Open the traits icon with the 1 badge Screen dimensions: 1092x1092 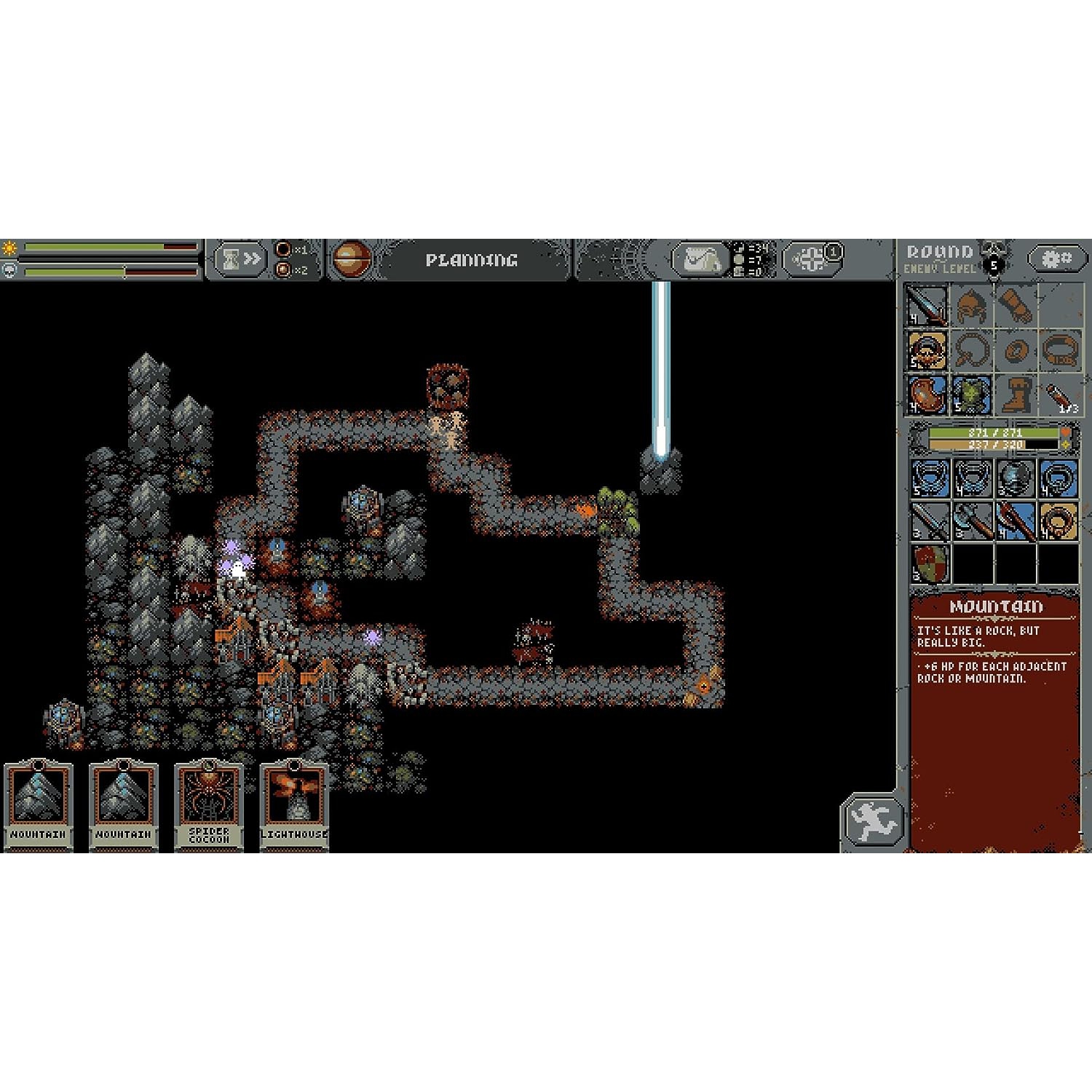811,258
